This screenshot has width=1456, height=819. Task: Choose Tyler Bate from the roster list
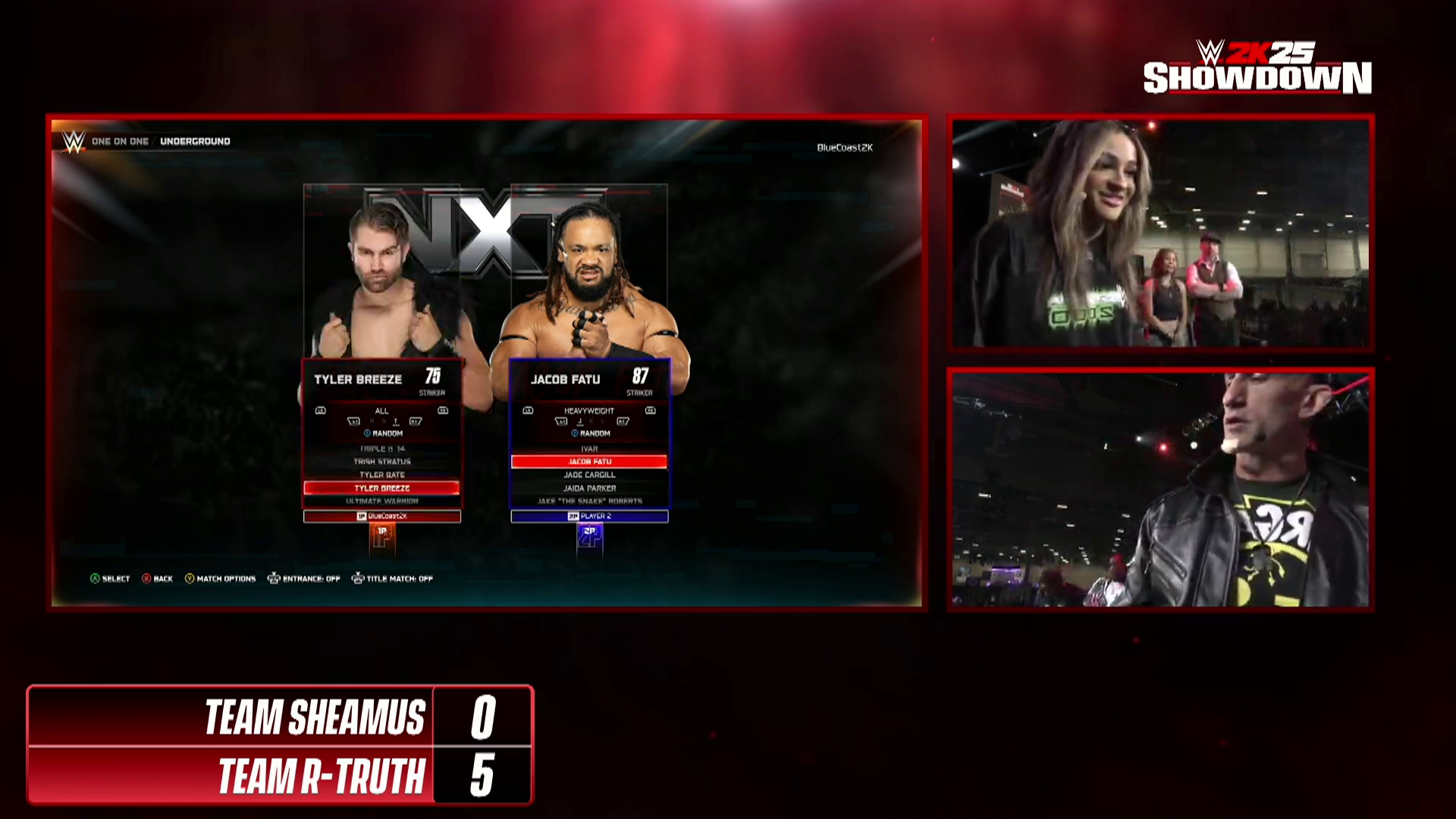coord(382,475)
